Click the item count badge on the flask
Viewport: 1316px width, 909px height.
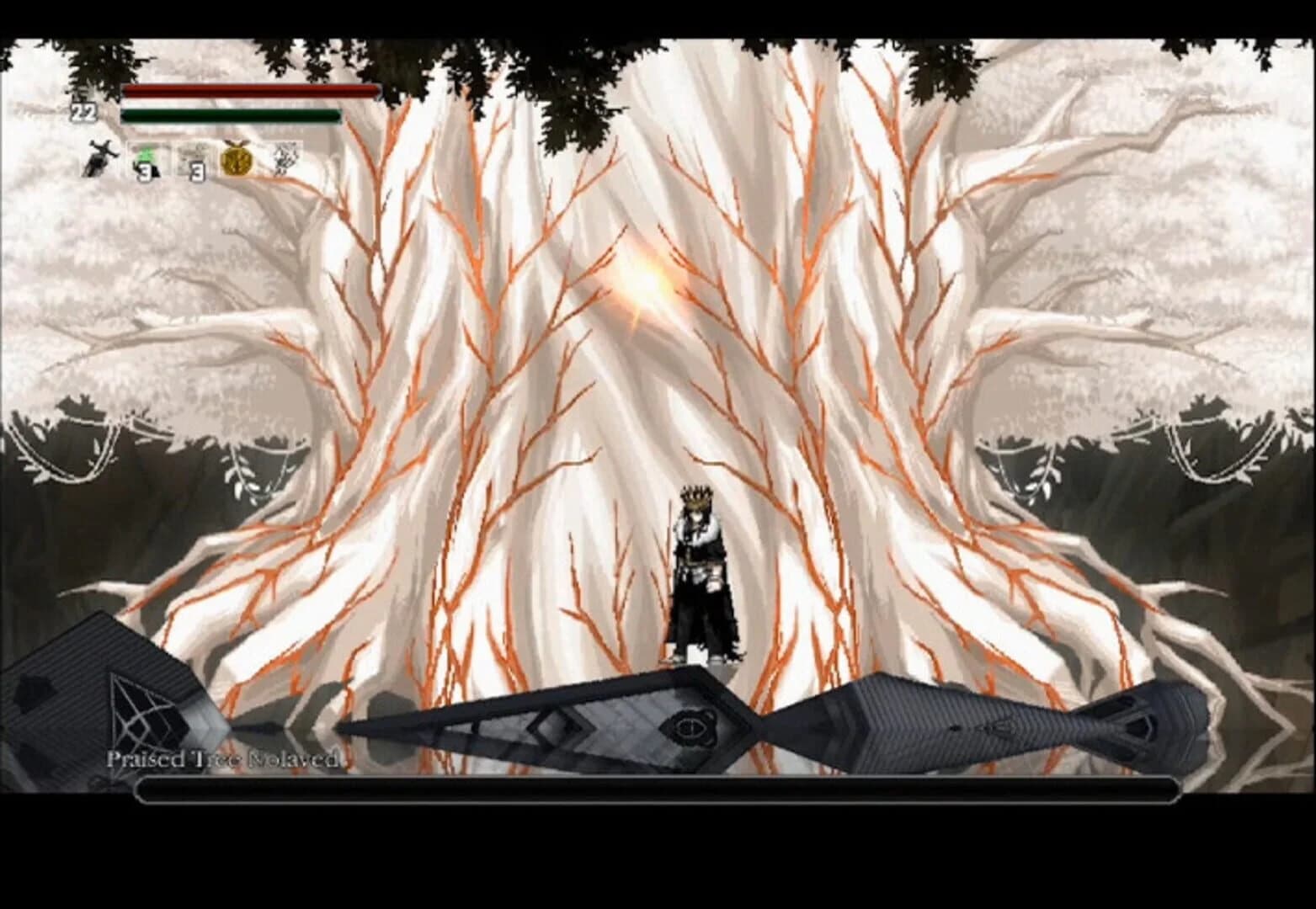point(145,171)
